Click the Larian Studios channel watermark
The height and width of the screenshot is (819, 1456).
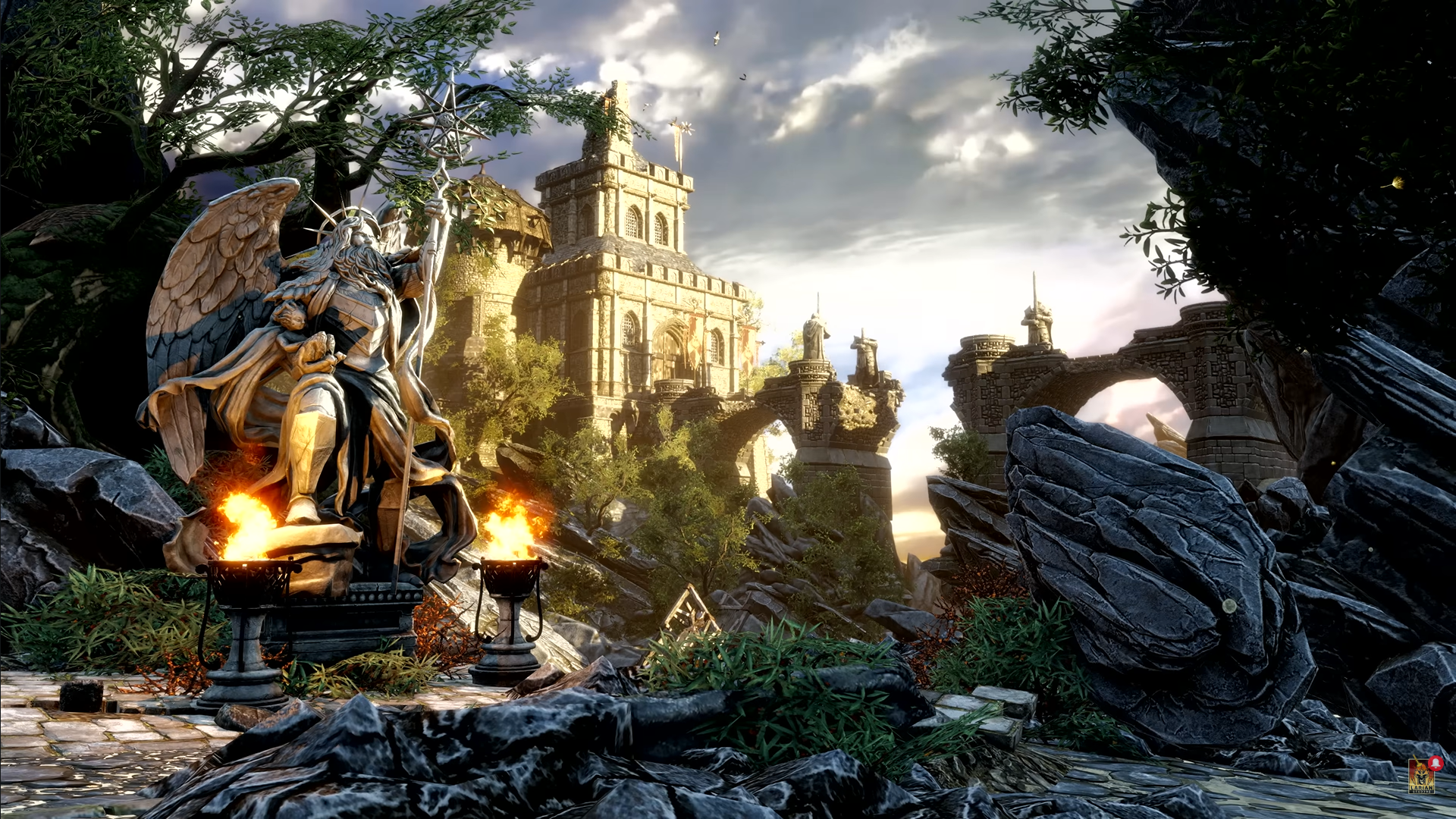1421,776
